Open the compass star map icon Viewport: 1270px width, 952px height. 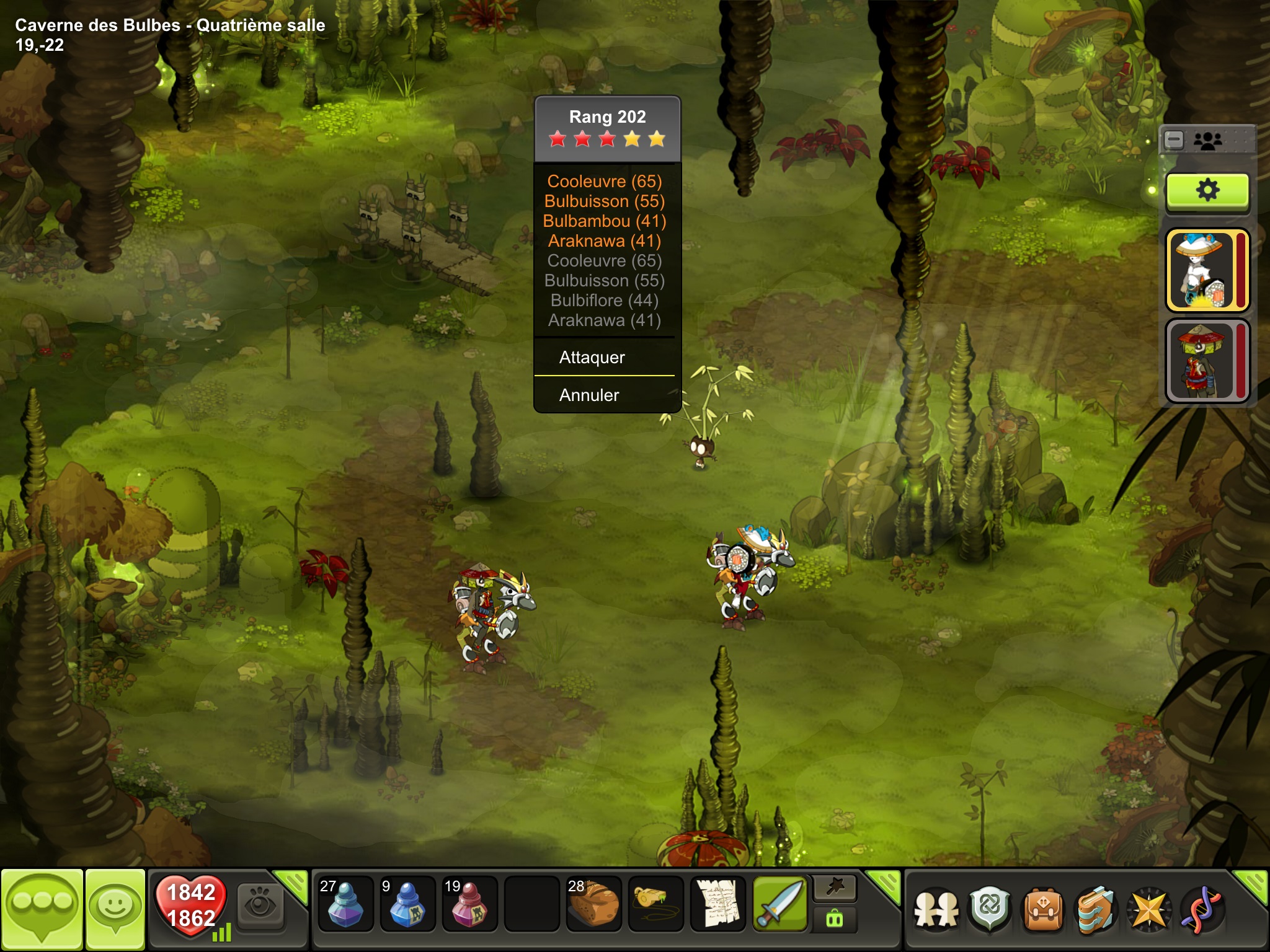click(x=1148, y=909)
